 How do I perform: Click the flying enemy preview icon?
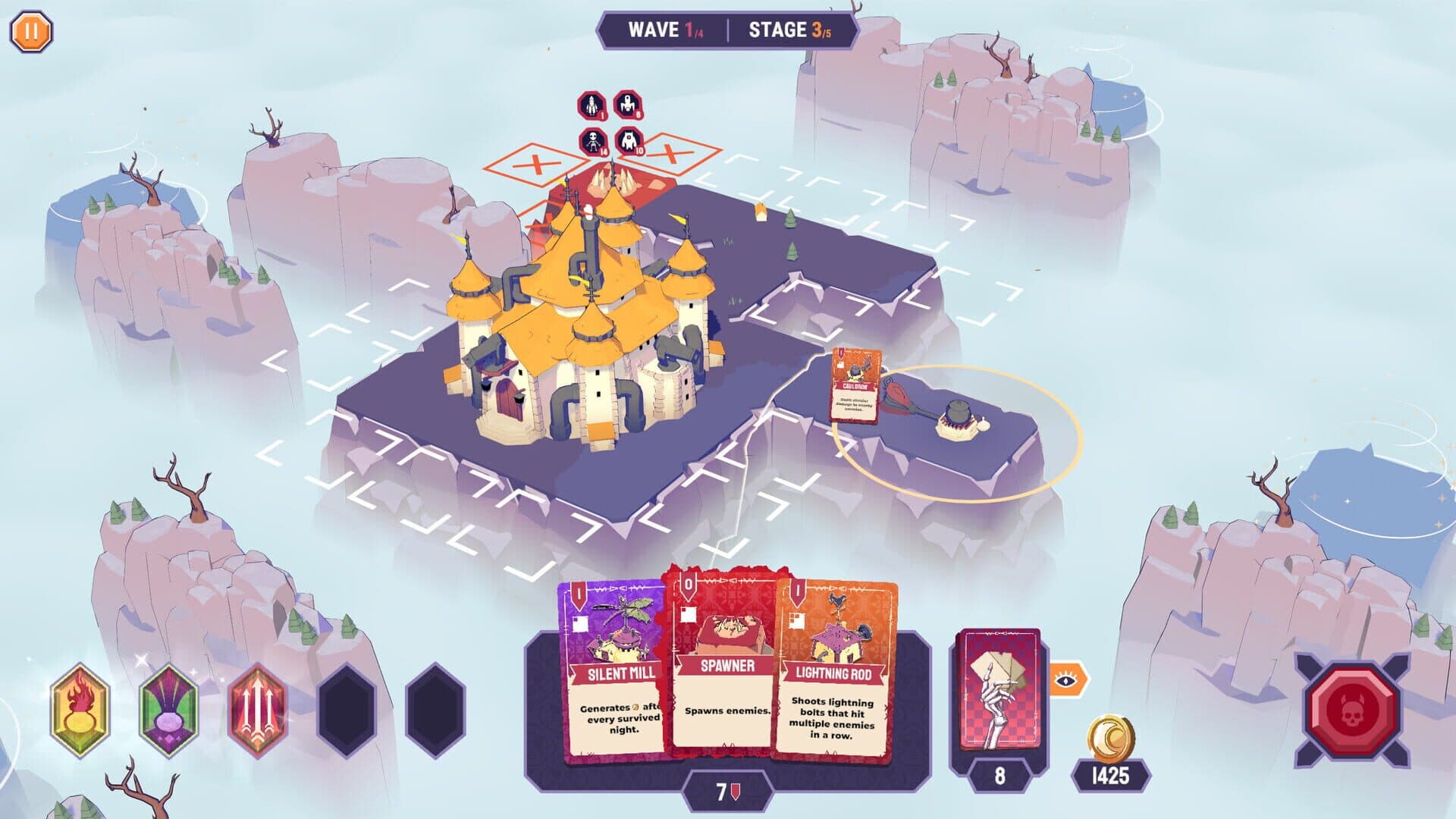tap(630, 106)
